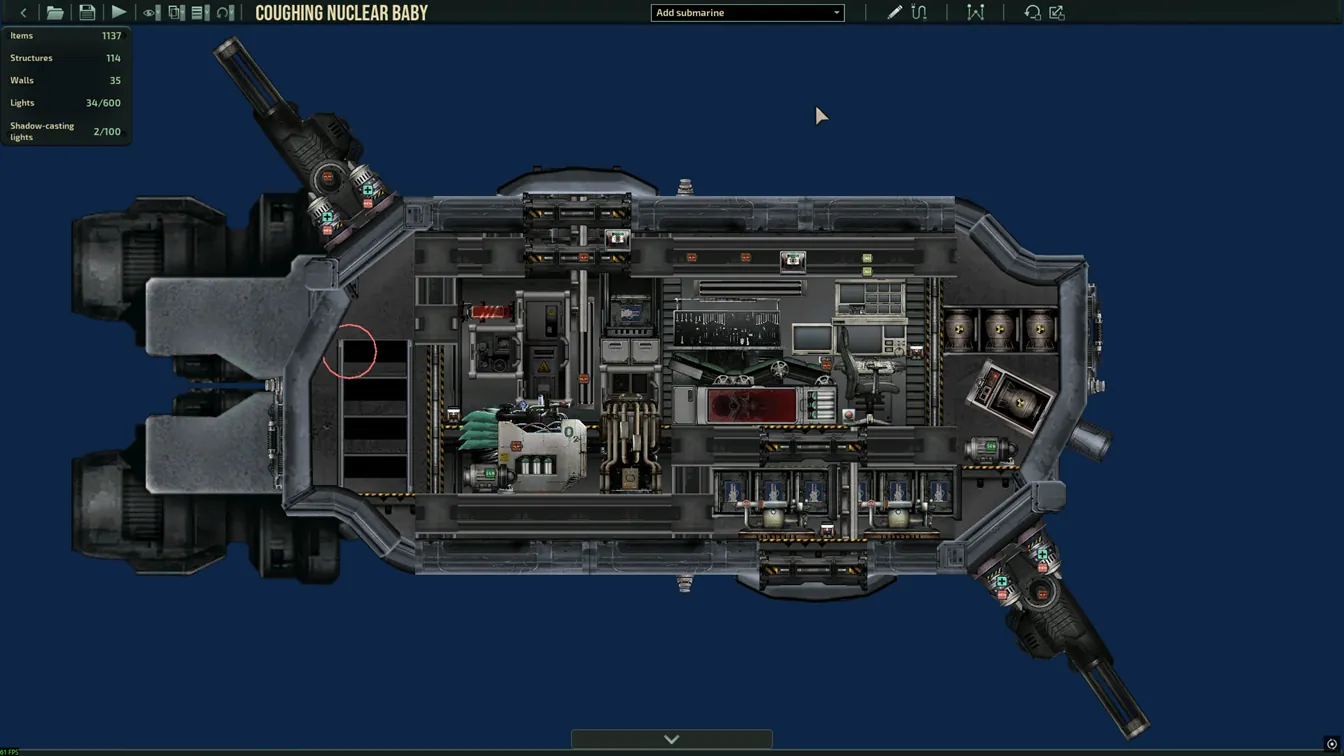Click the square with outgoing arrow icon
This screenshot has width=1344, height=756.
1057,13
